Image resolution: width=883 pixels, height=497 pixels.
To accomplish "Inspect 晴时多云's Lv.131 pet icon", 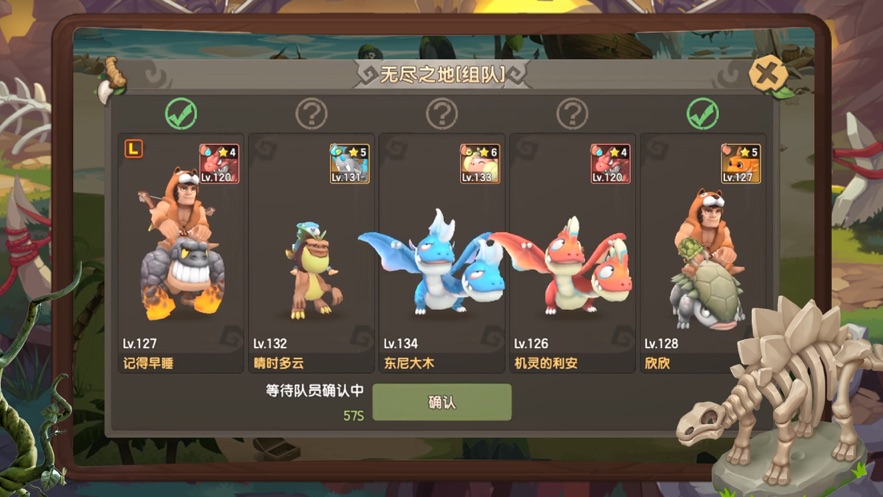I will pyautogui.click(x=350, y=163).
